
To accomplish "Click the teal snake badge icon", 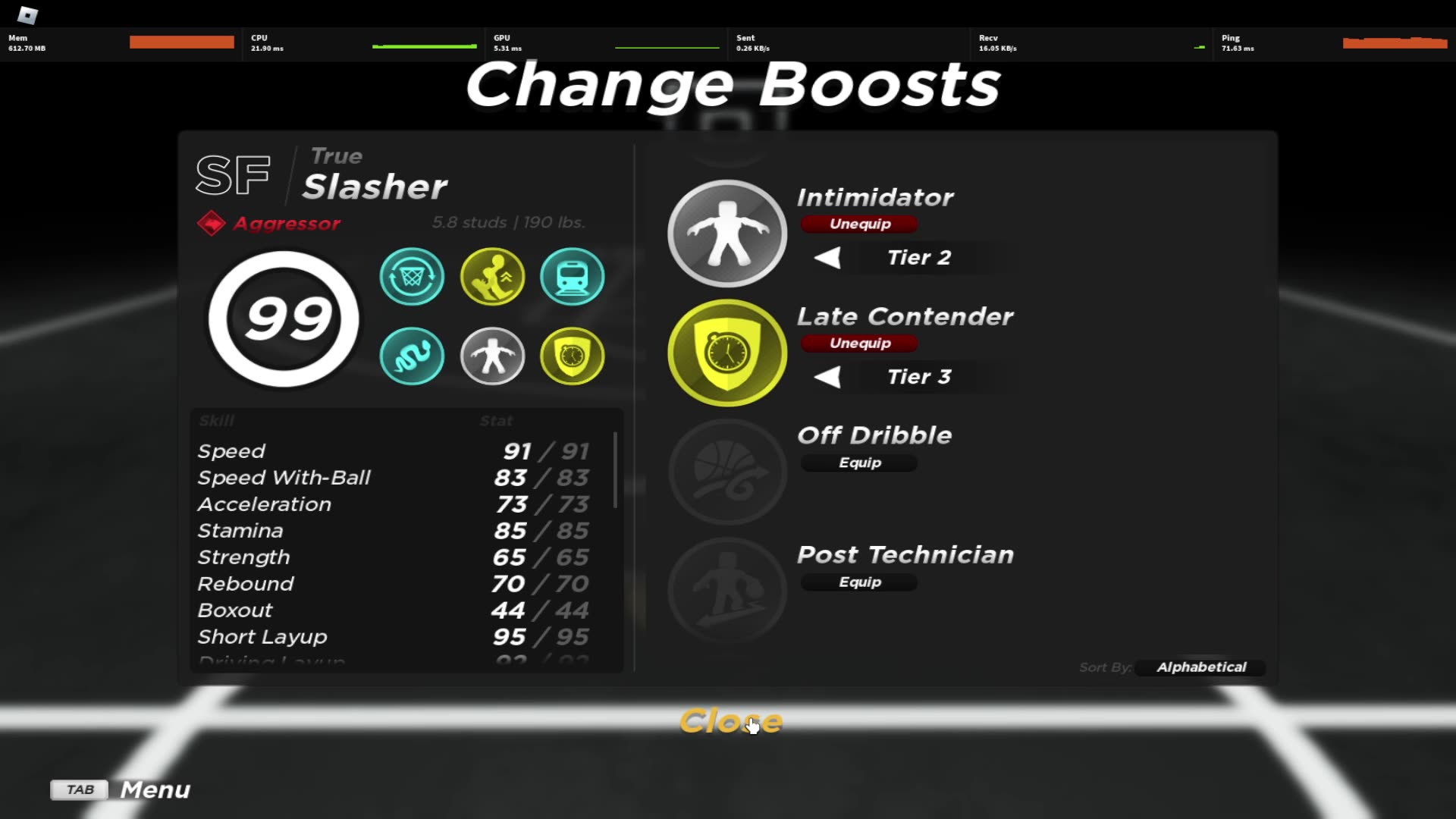I will 412,356.
